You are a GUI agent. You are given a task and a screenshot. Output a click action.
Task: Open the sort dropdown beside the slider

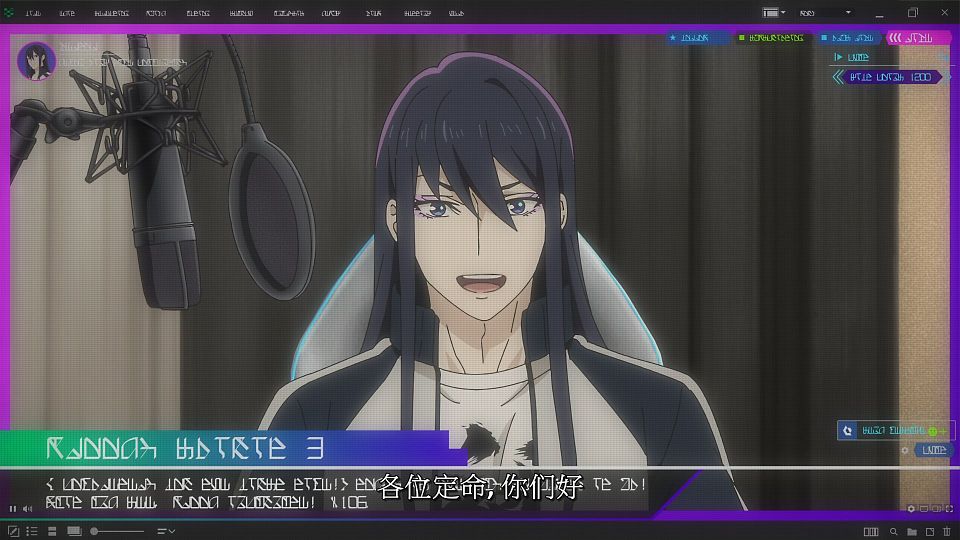[166, 530]
